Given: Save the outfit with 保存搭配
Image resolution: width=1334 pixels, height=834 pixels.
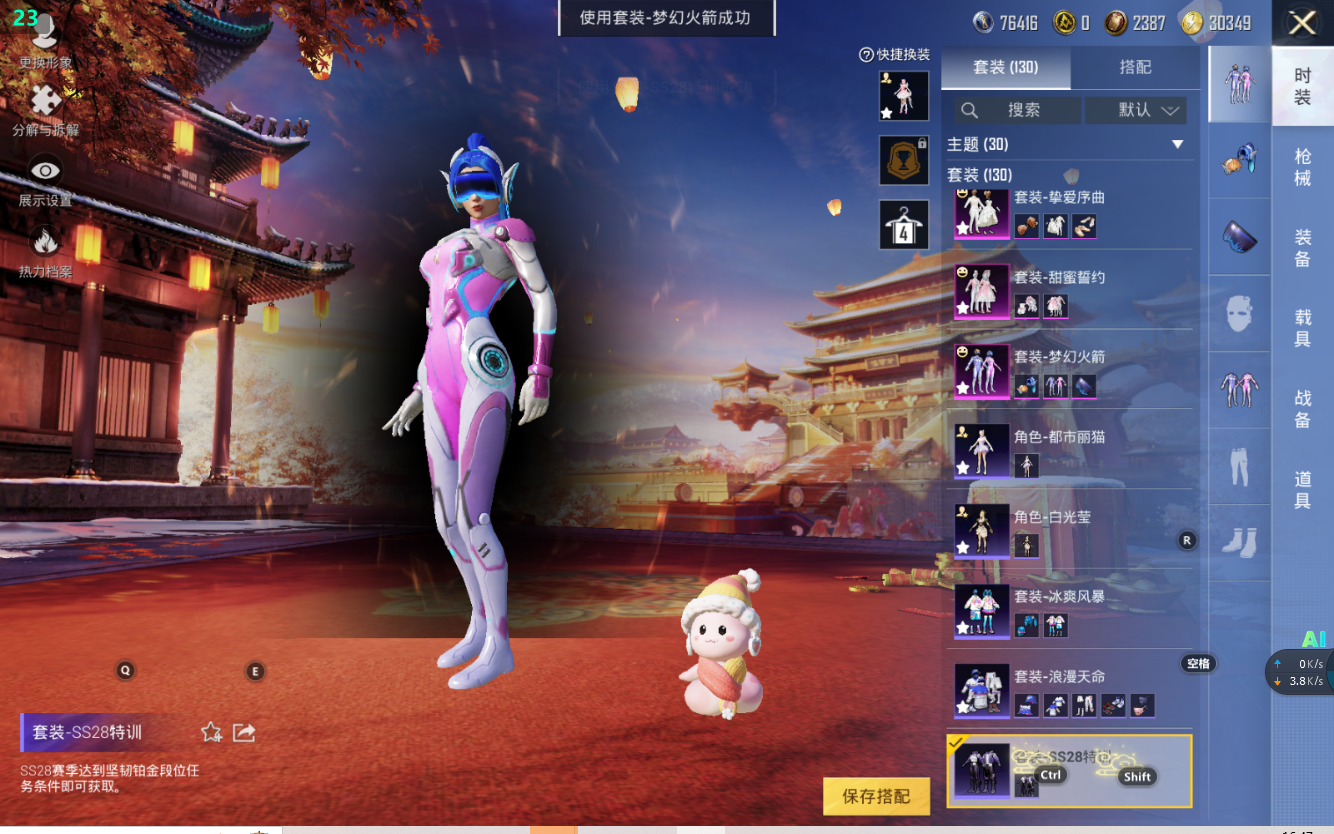Looking at the screenshot, I should [x=876, y=796].
